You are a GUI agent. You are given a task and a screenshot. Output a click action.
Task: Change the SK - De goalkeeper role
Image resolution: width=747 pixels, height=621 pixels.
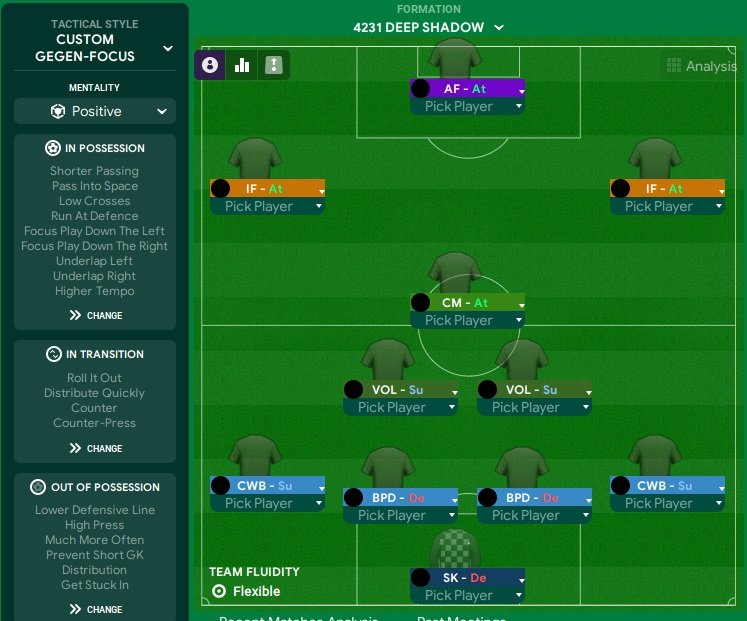point(467,578)
